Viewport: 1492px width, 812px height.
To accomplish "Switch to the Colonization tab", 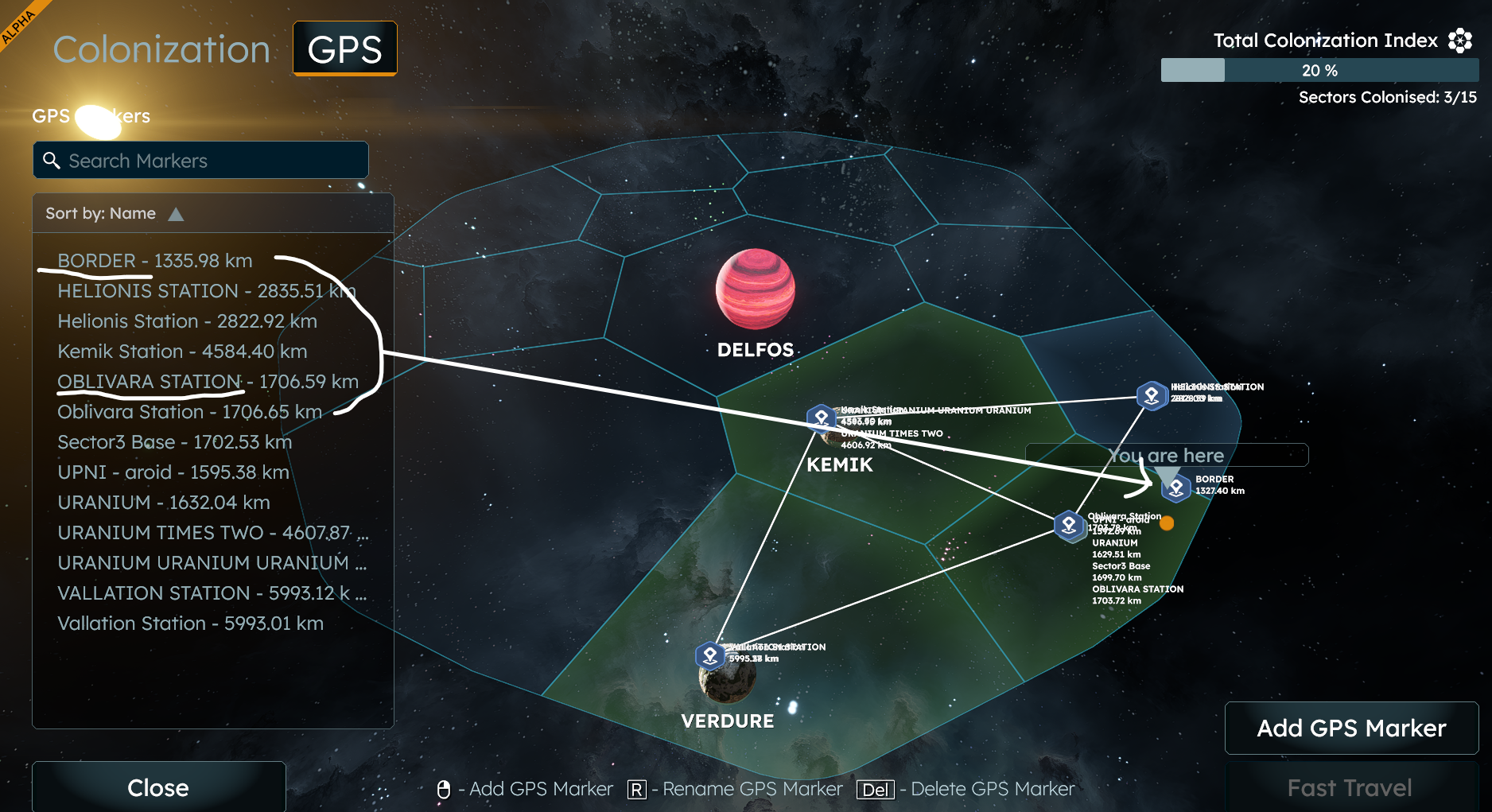I will tap(161, 49).
